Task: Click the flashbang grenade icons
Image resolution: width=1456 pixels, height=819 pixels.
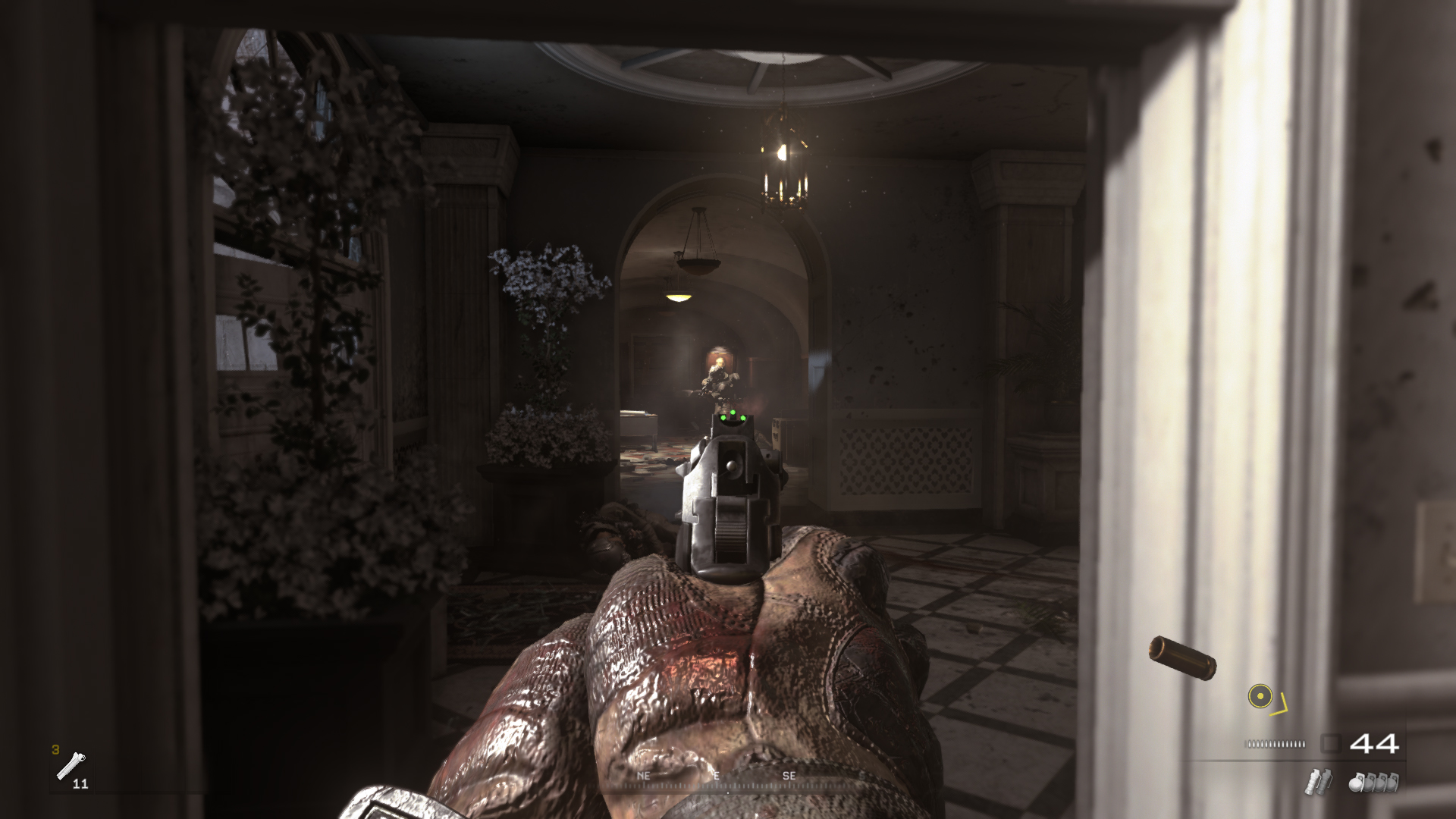Action: coord(1318,782)
